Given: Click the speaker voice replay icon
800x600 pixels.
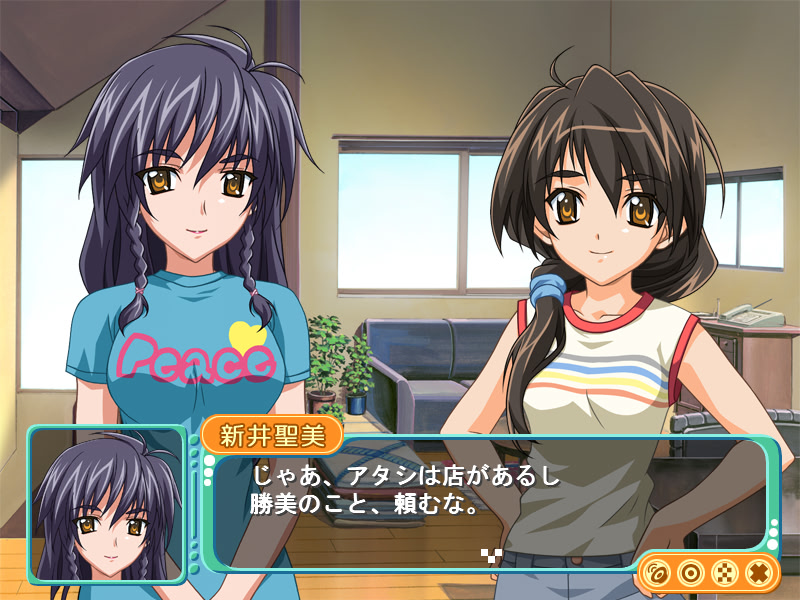Looking at the screenshot, I should 657,573.
